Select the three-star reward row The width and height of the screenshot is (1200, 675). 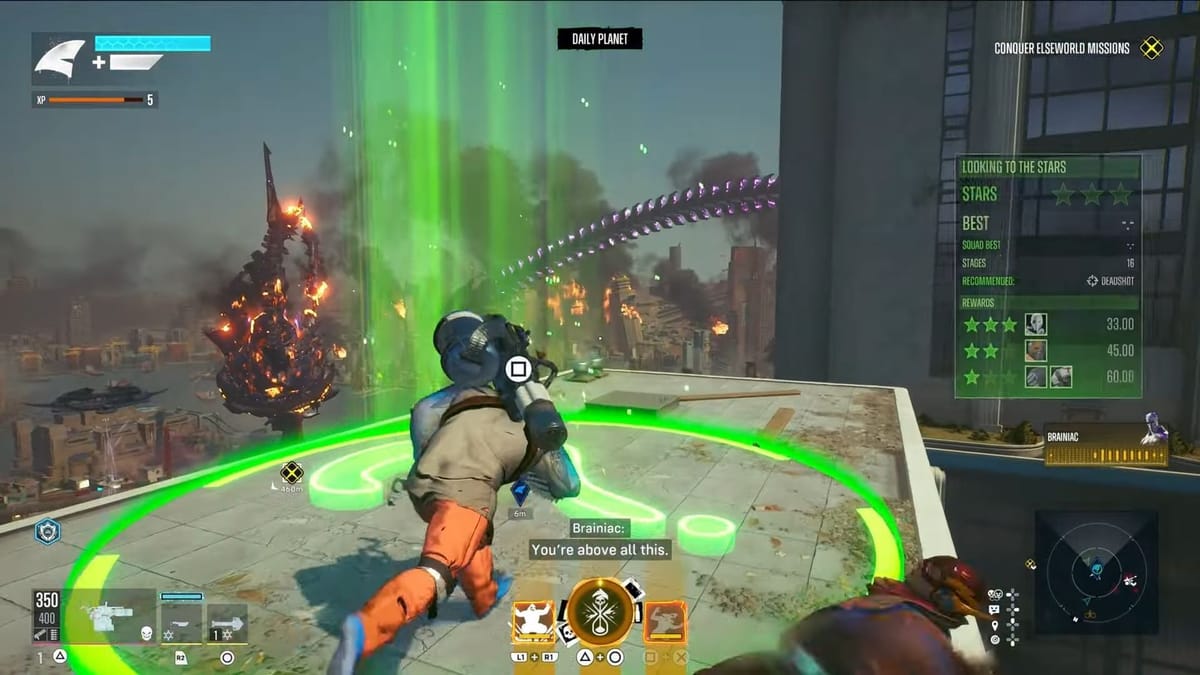[1048, 324]
